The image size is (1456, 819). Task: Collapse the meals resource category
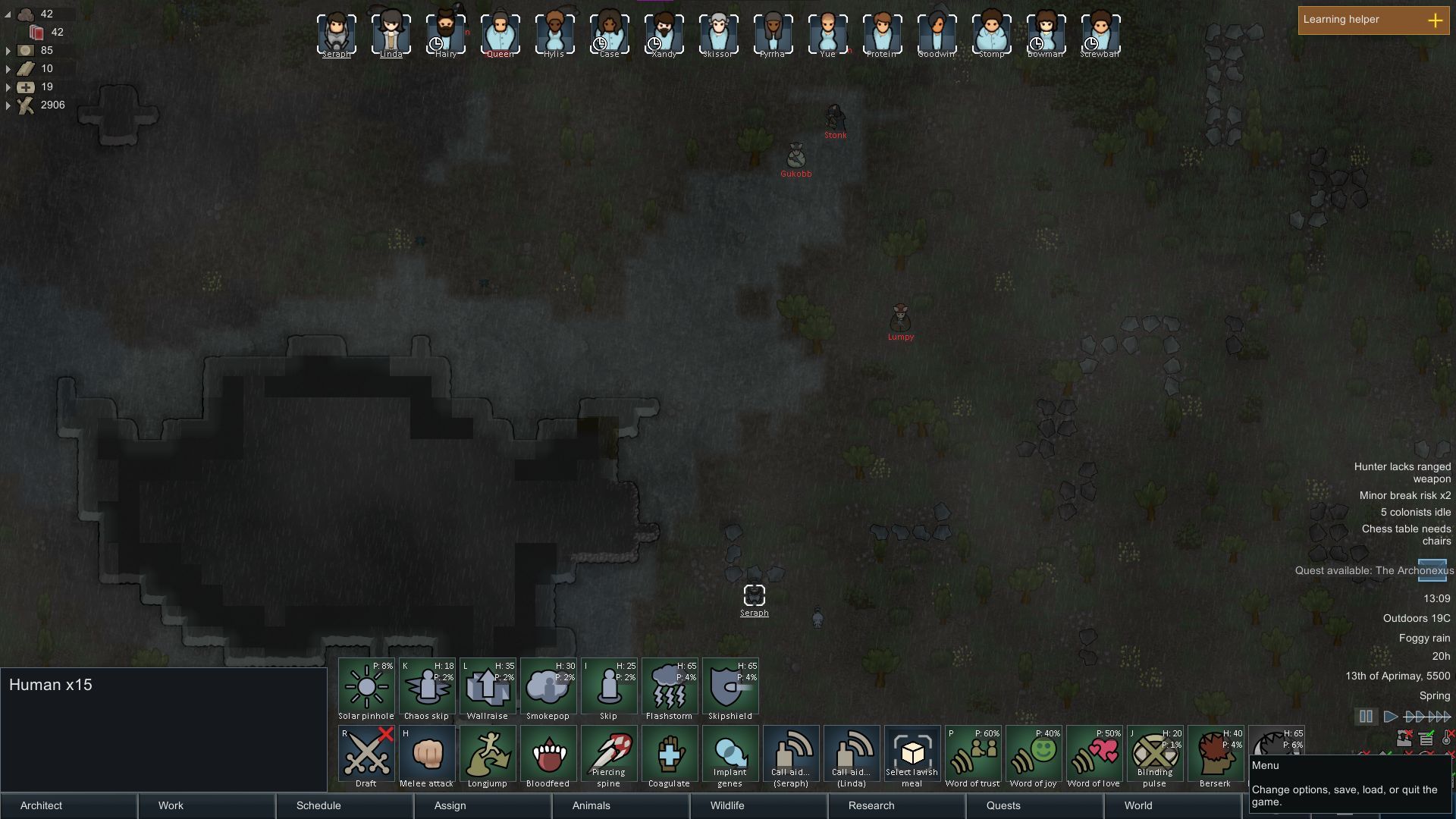tap(7, 14)
